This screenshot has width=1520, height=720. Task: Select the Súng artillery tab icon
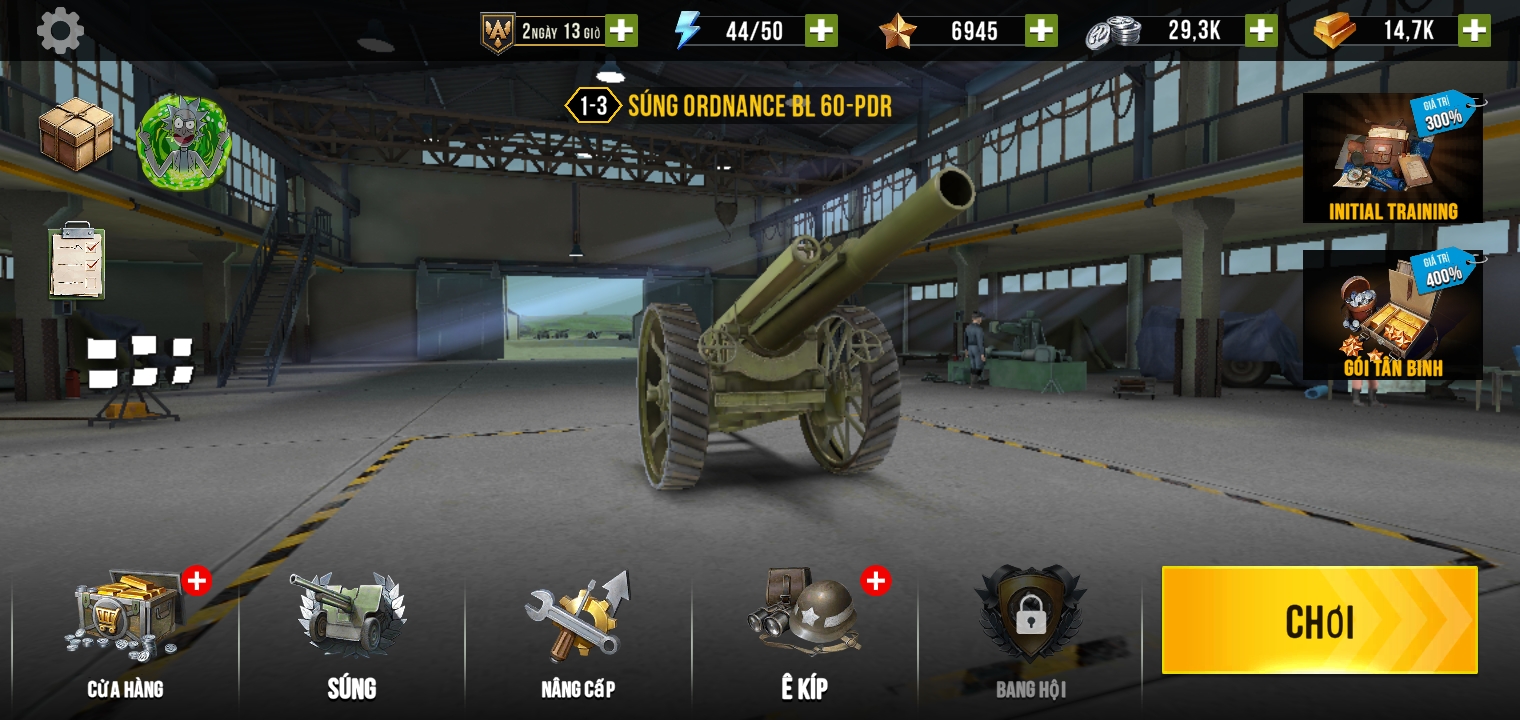[x=350, y=615]
